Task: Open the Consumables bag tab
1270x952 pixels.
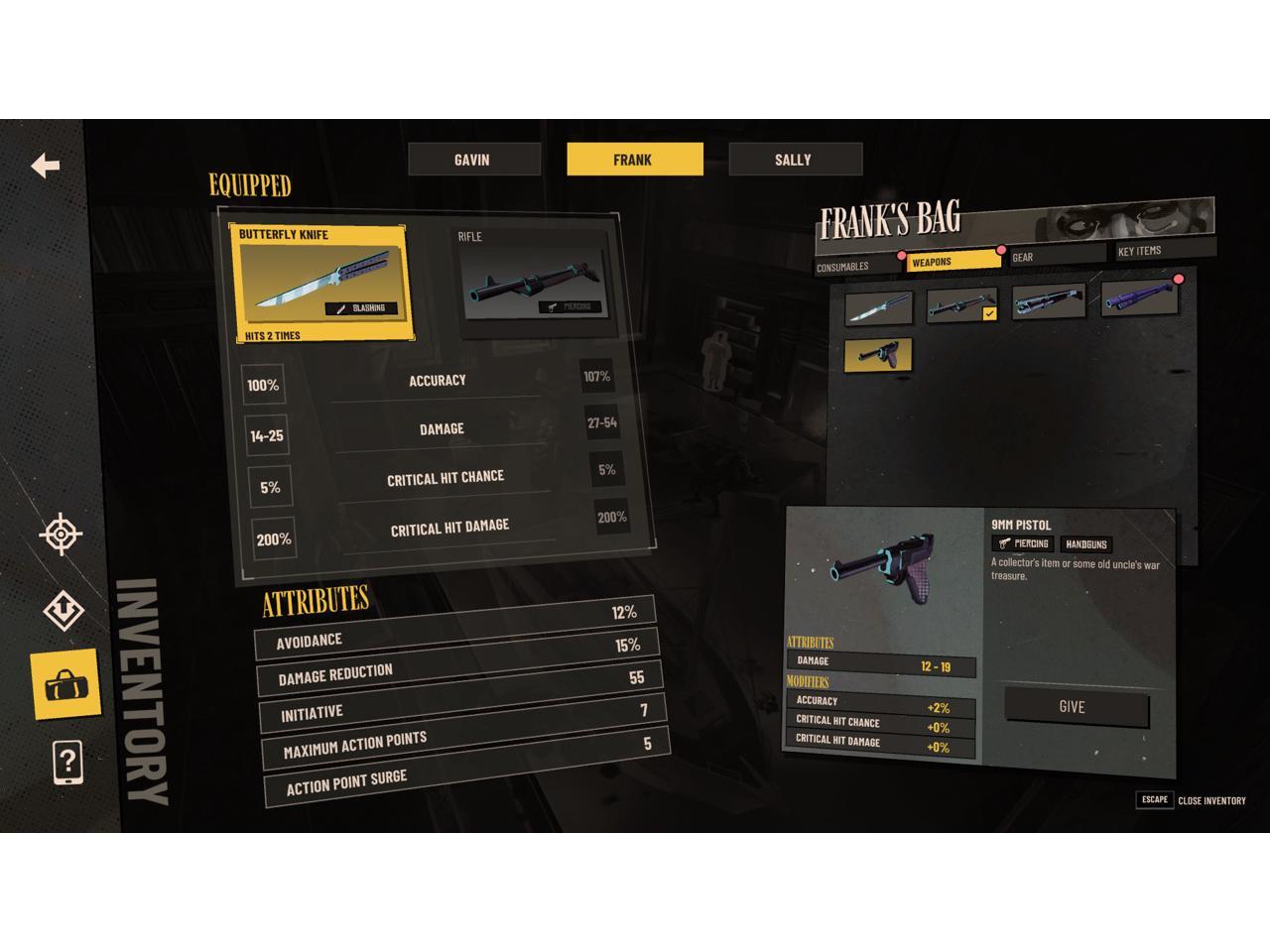Action: (x=857, y=265)
